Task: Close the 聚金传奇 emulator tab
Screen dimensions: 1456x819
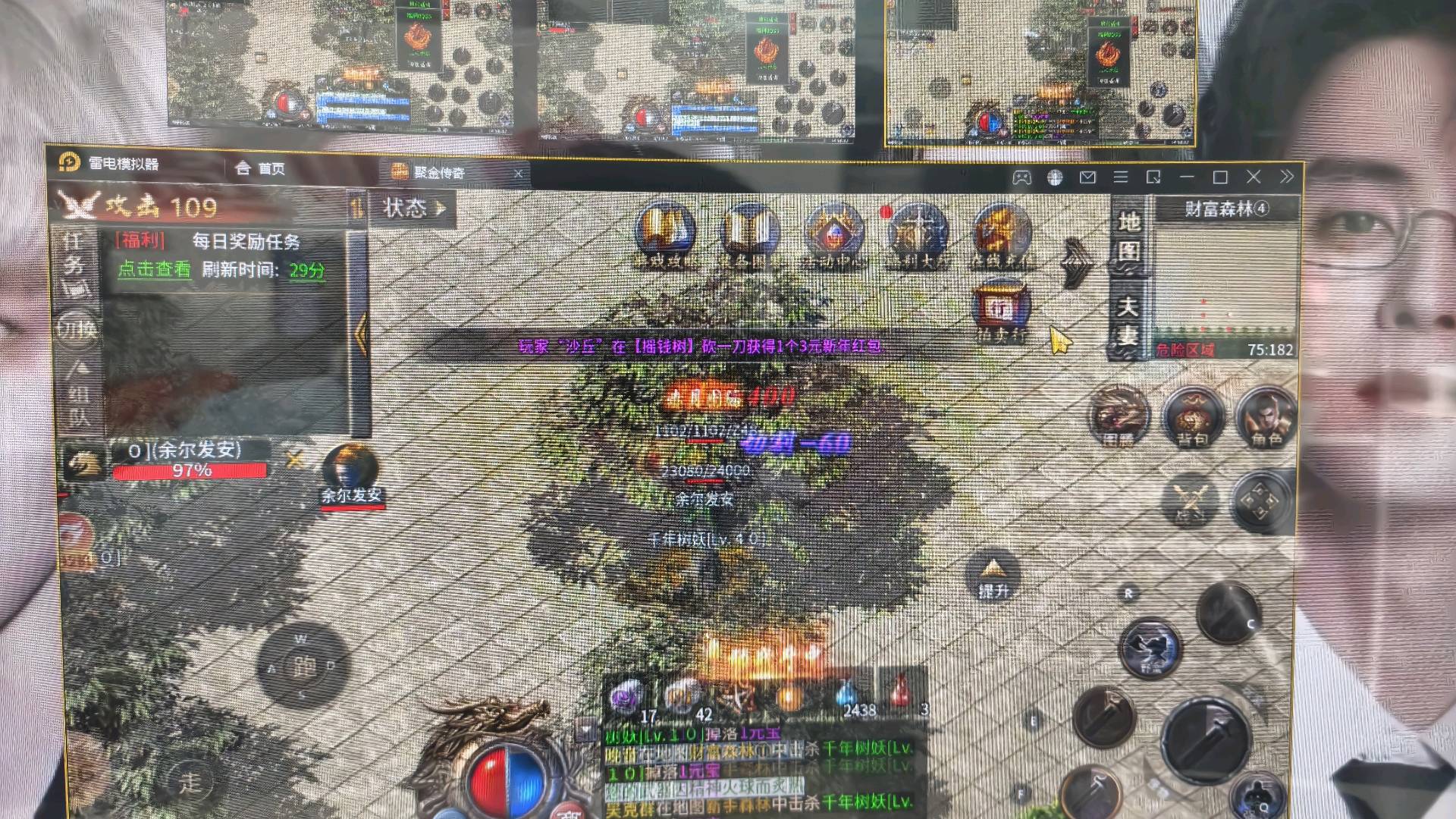Action: [x=518, y=174]
